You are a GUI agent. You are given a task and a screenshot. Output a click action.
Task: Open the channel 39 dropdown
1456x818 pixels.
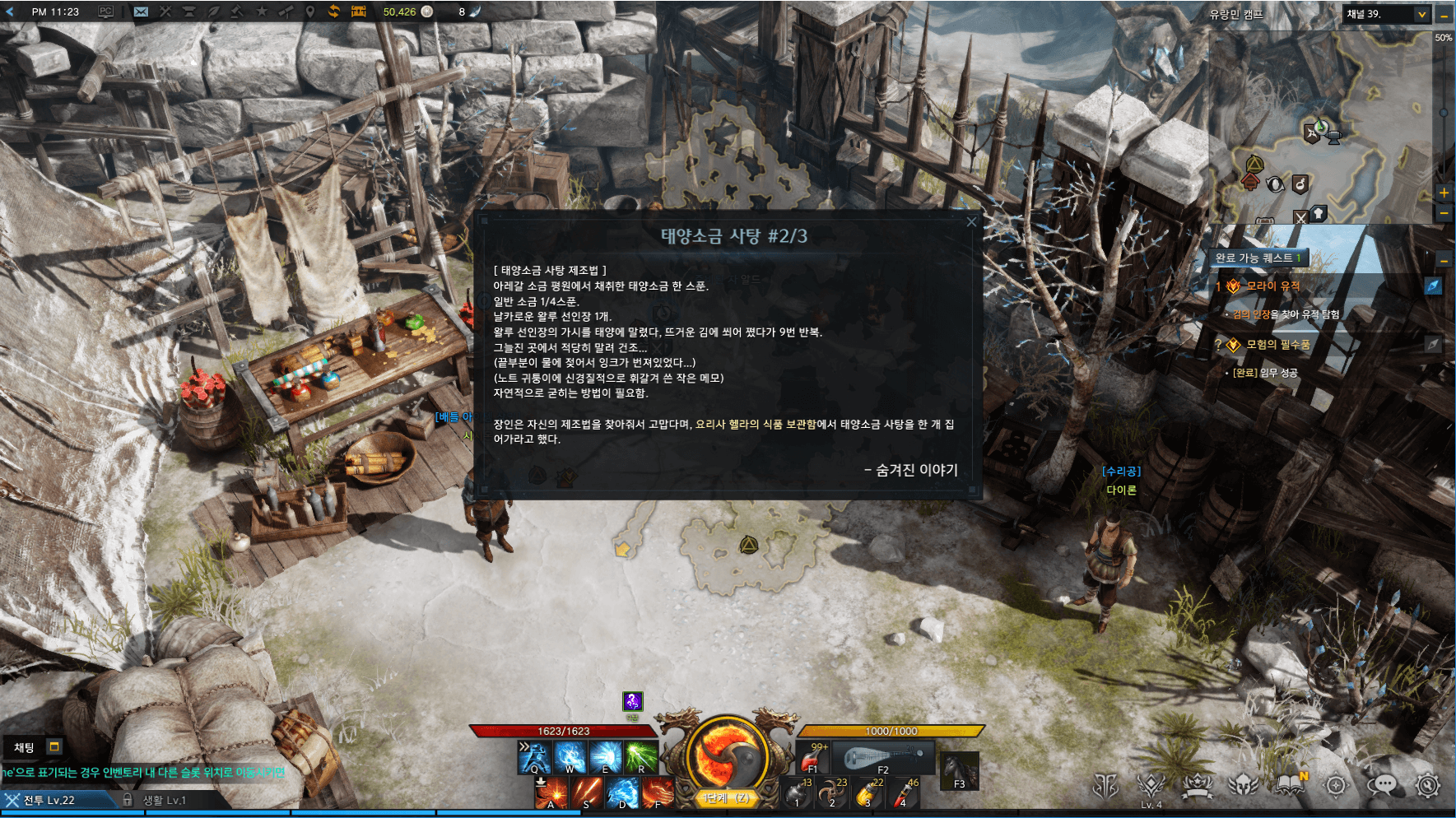(1421, 14)
